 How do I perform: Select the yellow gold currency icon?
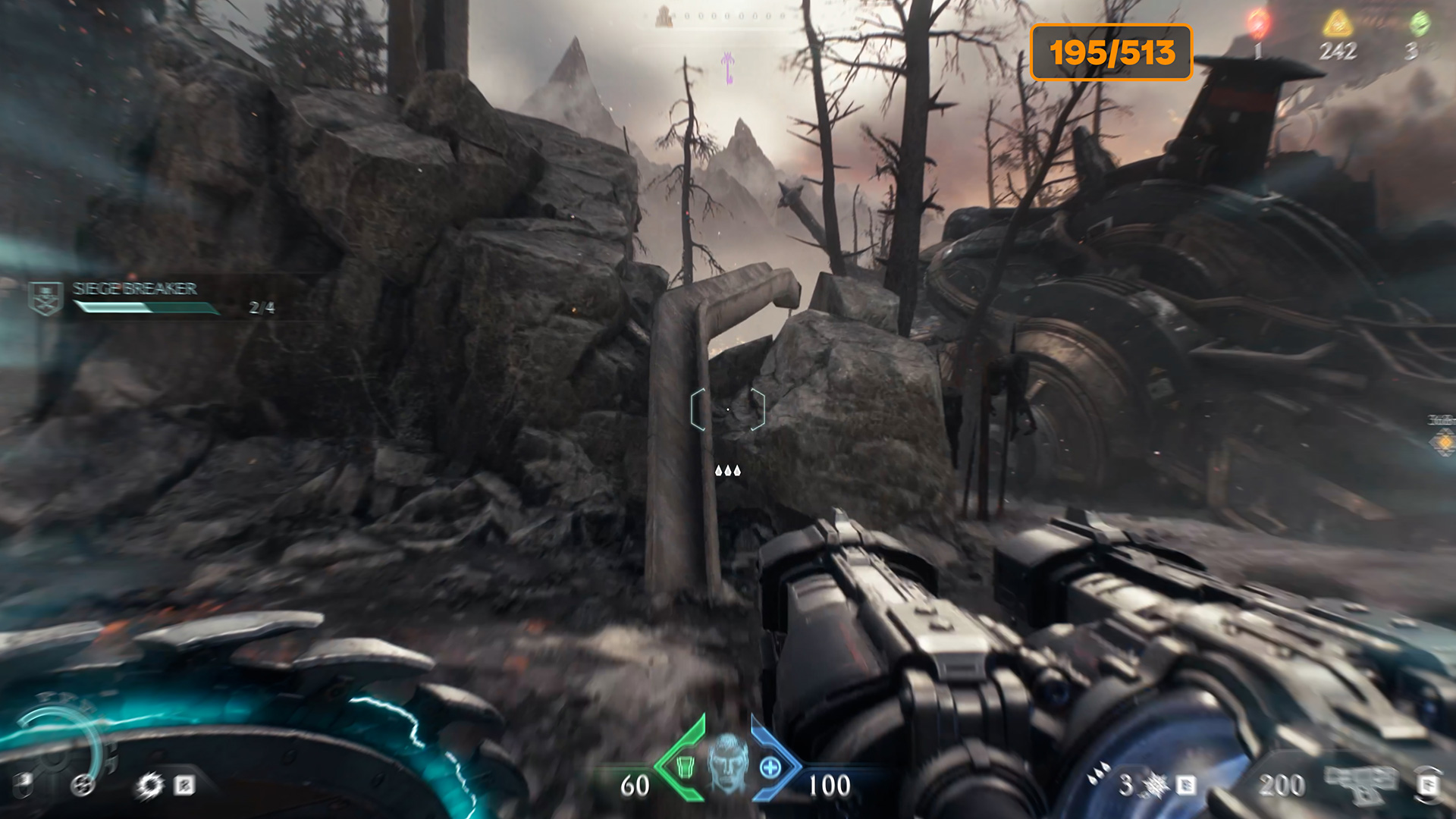[x=1338, y=24]
